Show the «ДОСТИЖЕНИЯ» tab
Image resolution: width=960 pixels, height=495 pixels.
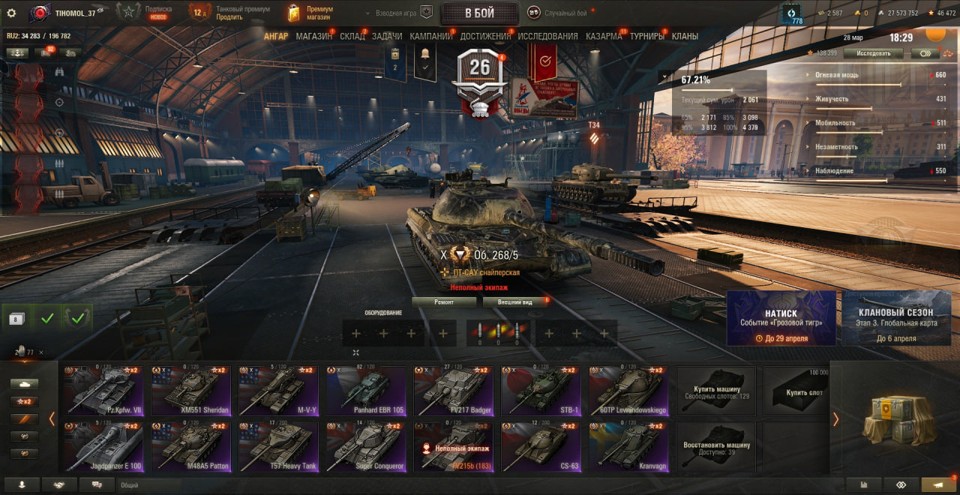[x=485, y=36]
